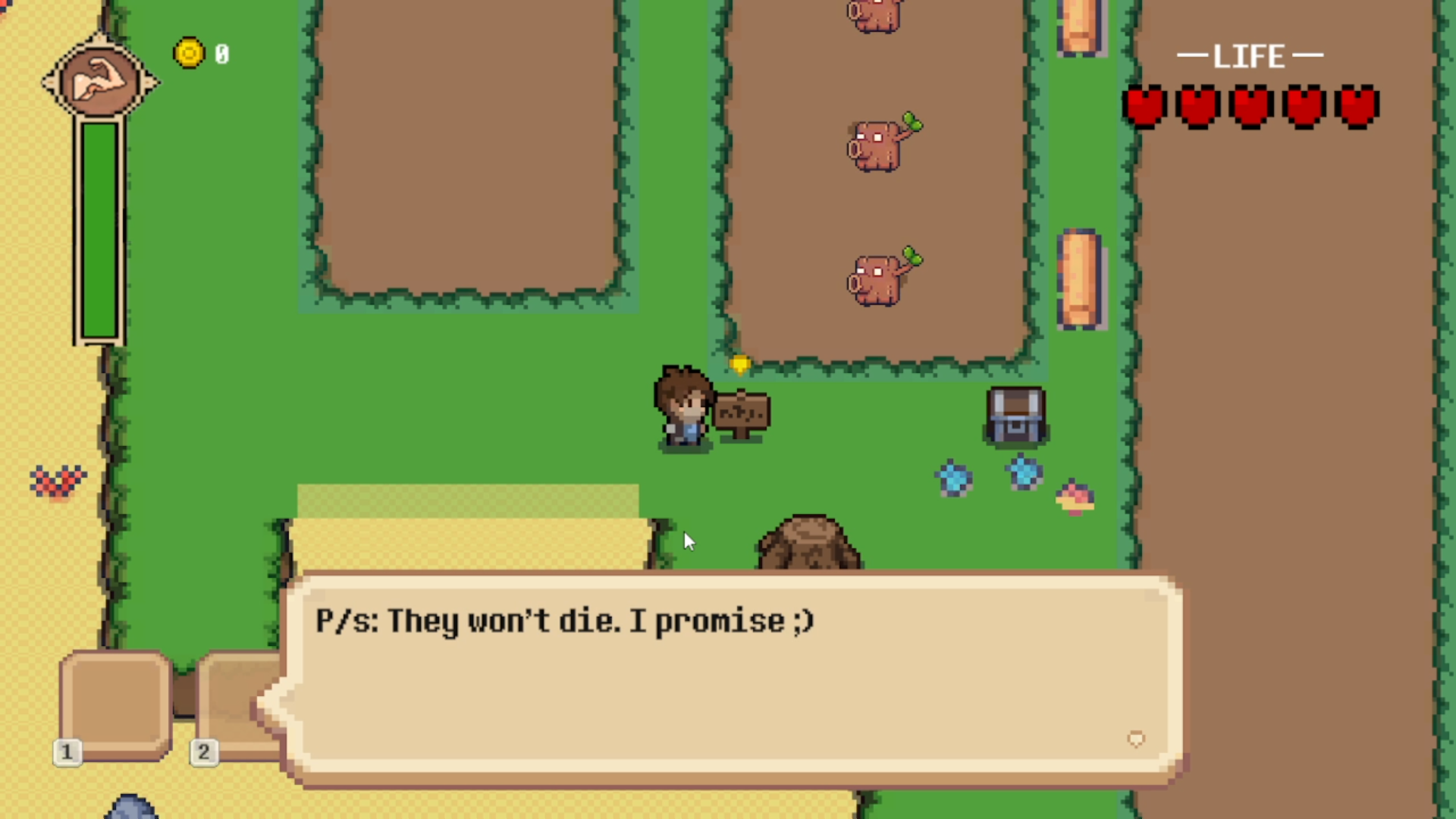
Task: Click the player character
Action: tap(681, 409)
